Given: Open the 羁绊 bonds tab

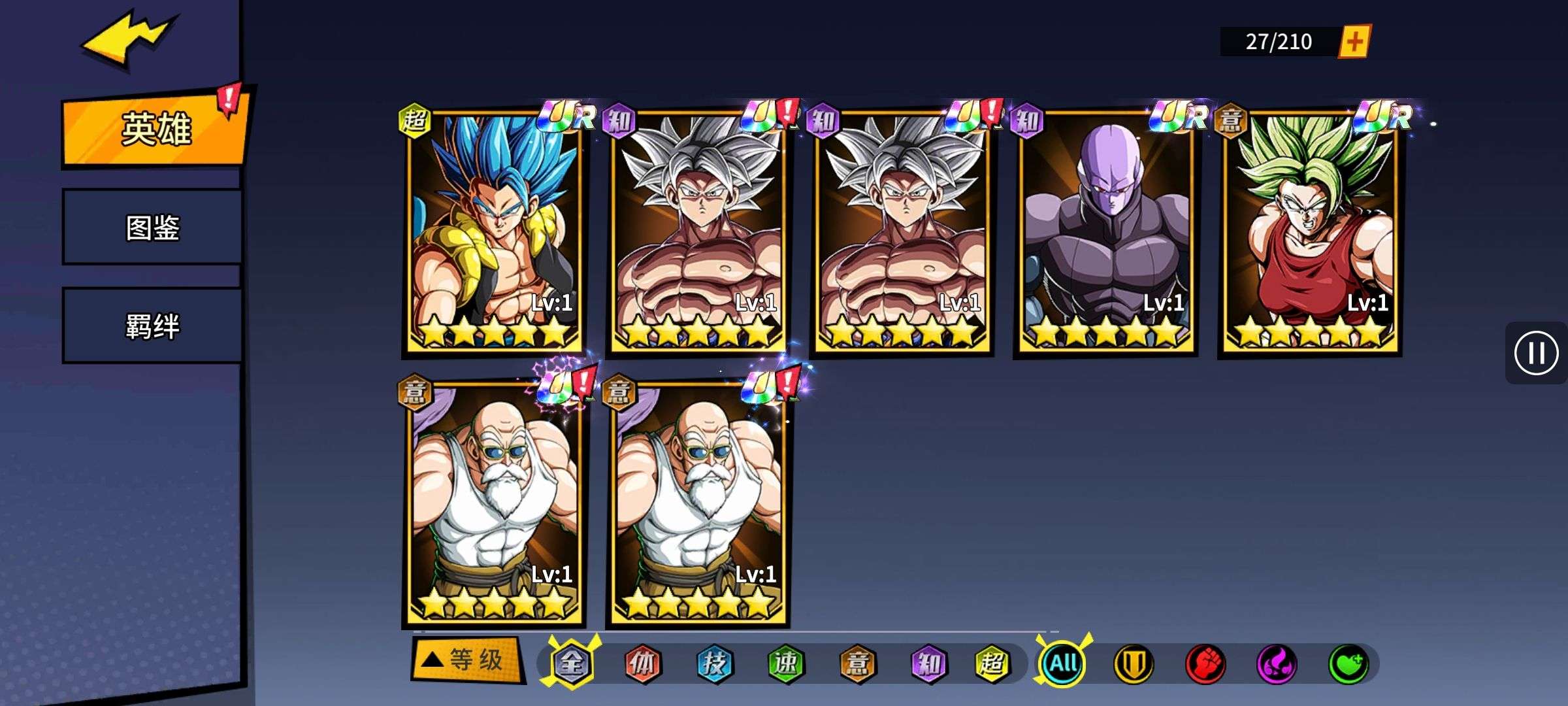Looking at the screenshot, I should pos(152,326).
